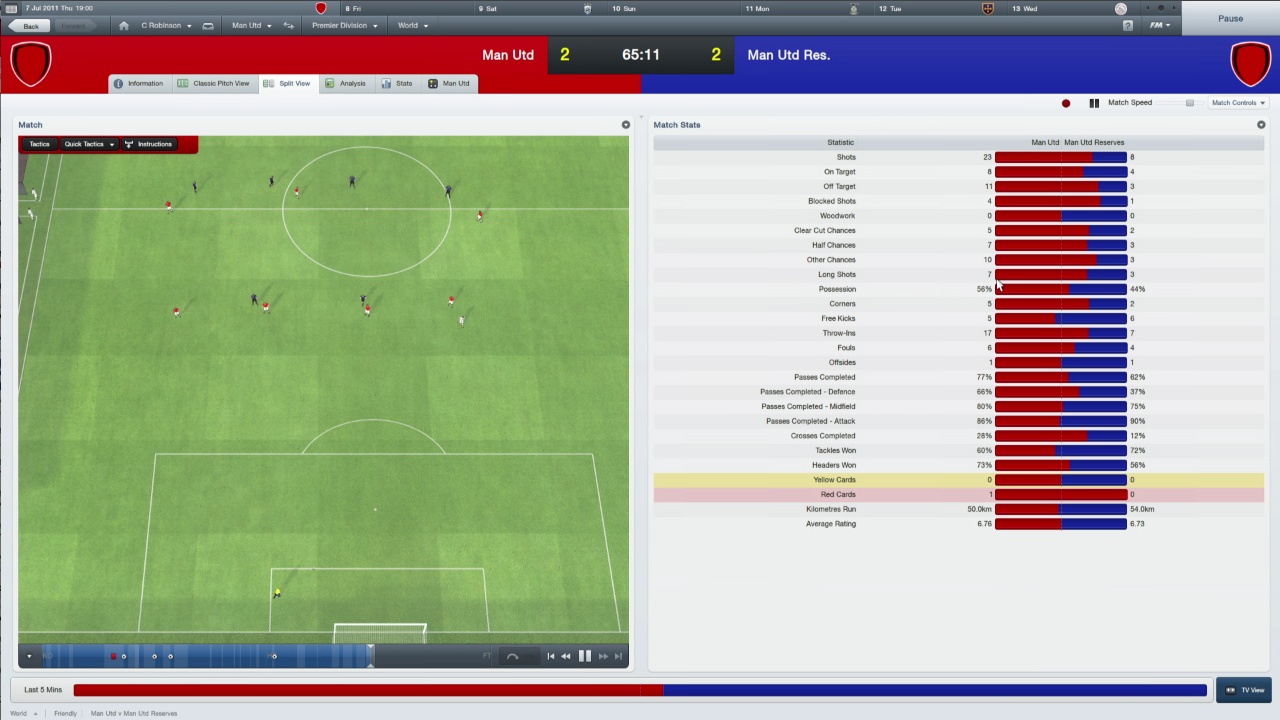The image size is (1280, 720).
Task: Adjust the Match Speed slider
Action: pyautogui.click(x=1190, y=102)
